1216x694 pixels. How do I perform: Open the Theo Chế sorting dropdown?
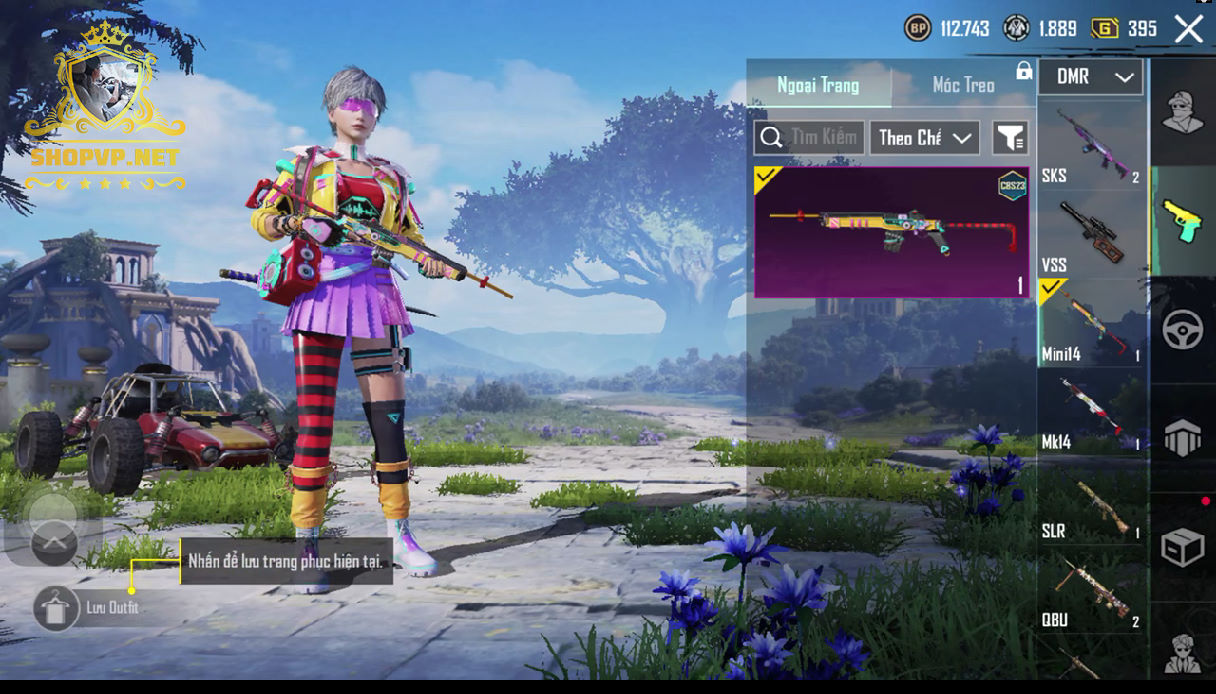point(924,138)
